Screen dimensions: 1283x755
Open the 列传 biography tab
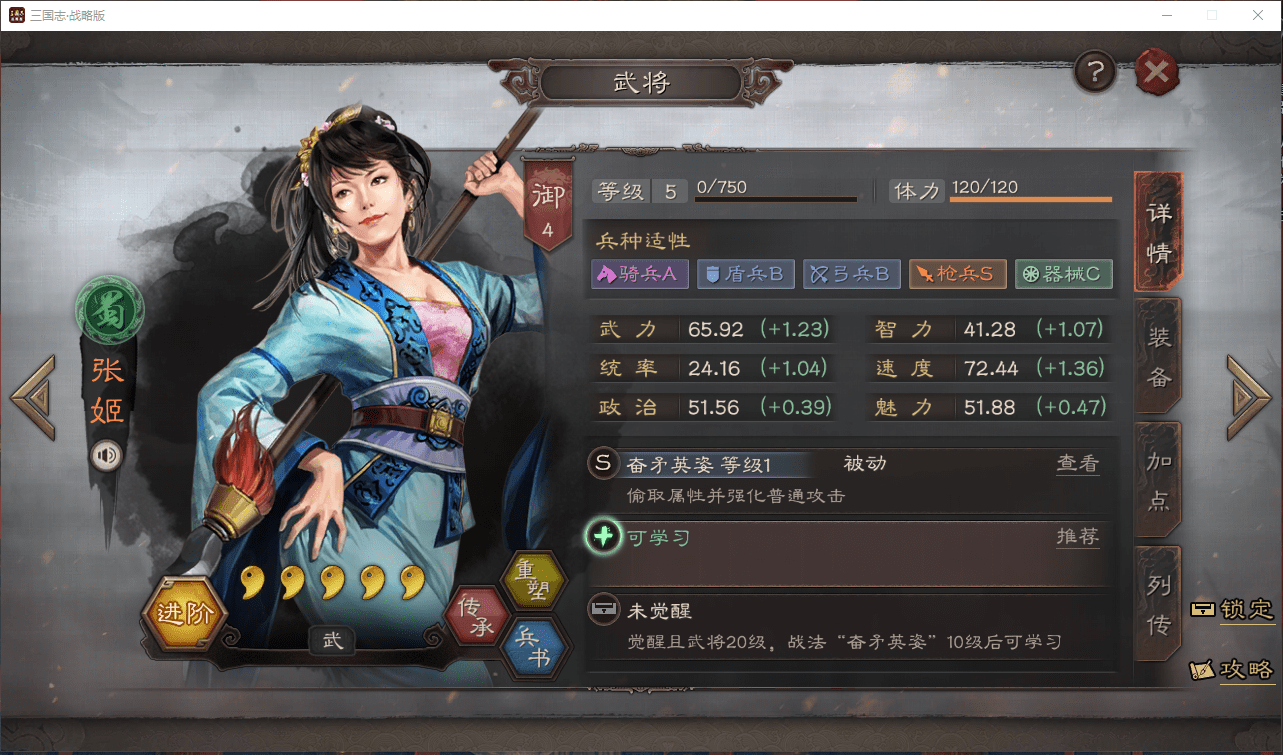(1157, 600)
